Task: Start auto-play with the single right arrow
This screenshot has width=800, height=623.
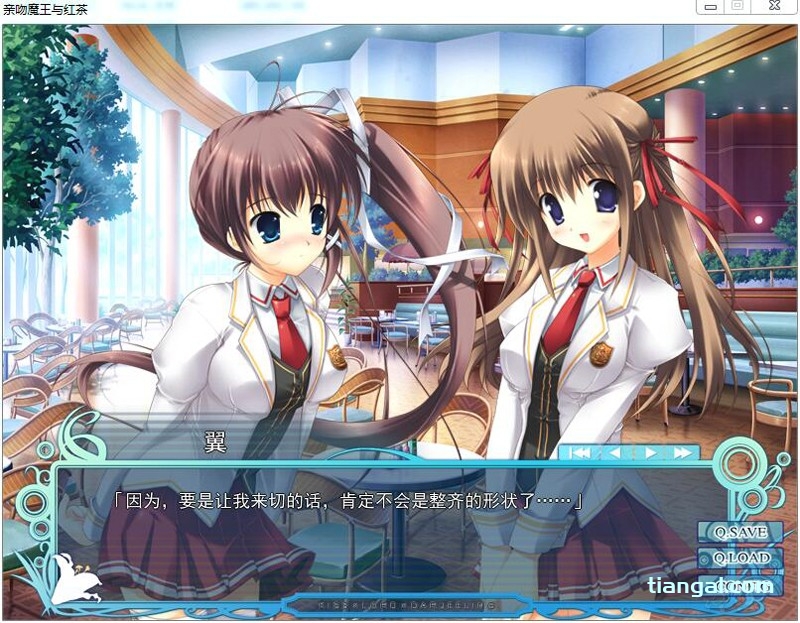Action: click(651, 453)
